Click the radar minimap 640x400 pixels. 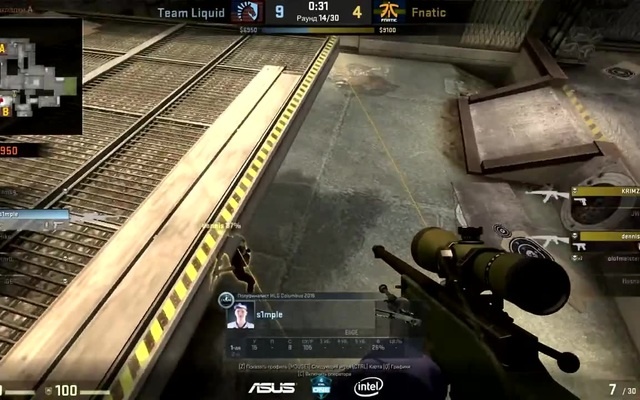pos(40,76)
